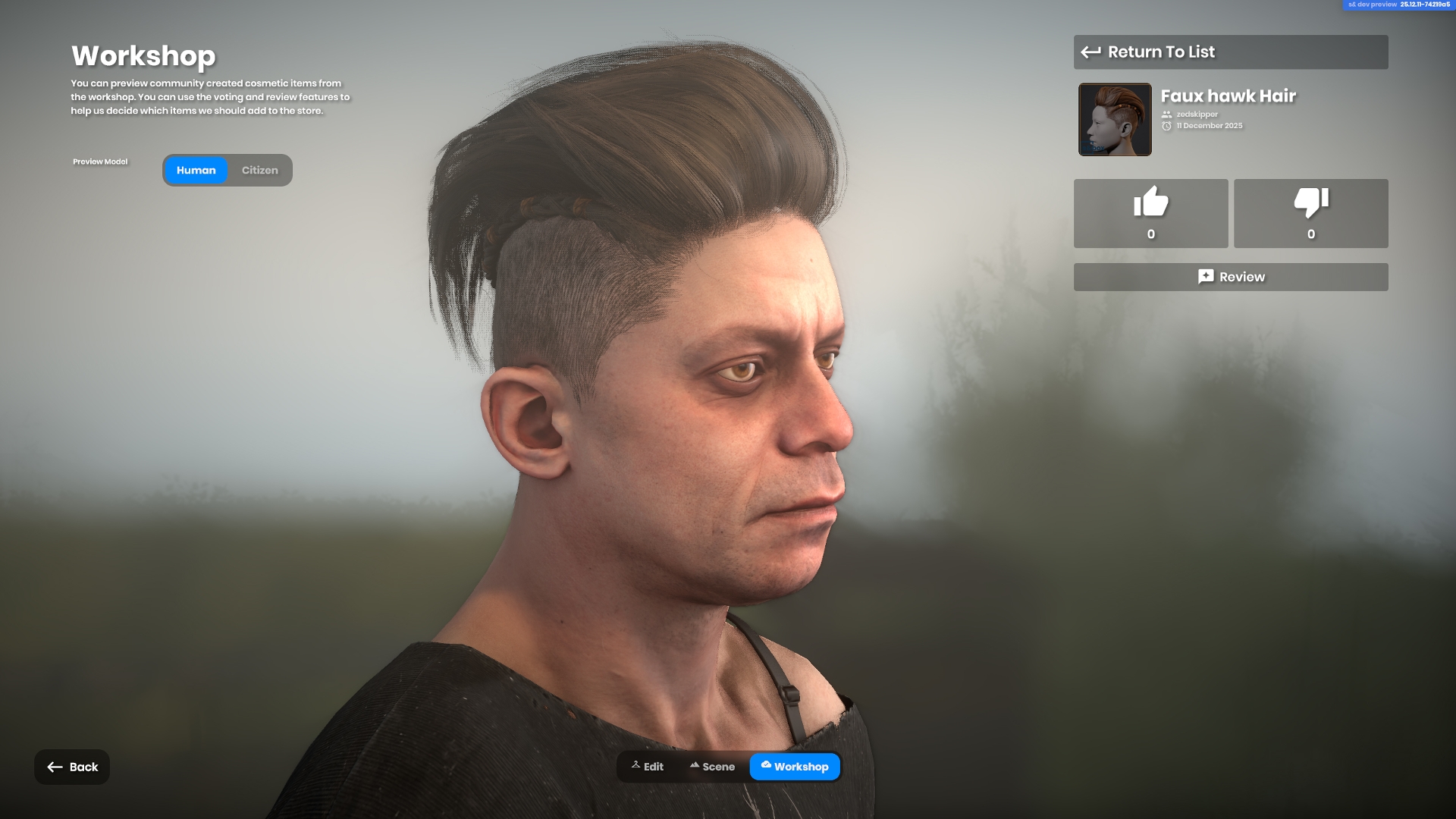Give the Faux hawk Hair a thumbs up
Viewport: 1456px width, 819px height.
1150,213
